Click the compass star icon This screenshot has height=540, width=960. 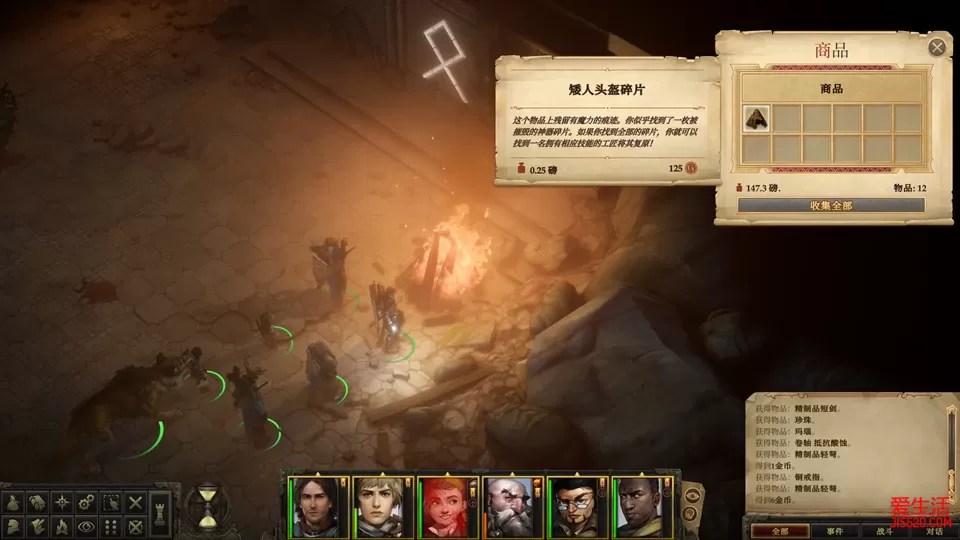[x=61, y=501]
